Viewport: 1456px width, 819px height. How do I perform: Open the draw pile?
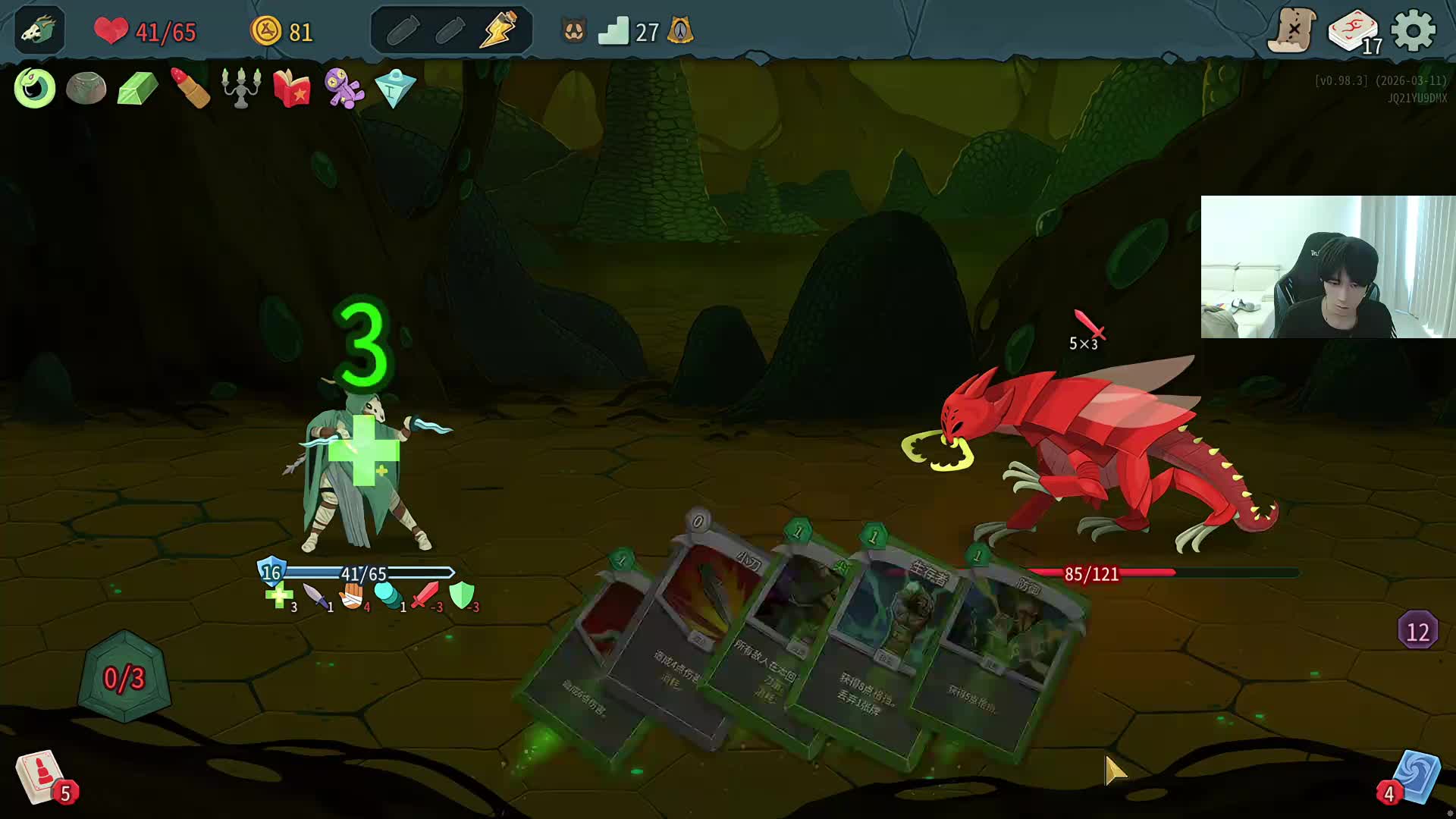tap(39, 777)
